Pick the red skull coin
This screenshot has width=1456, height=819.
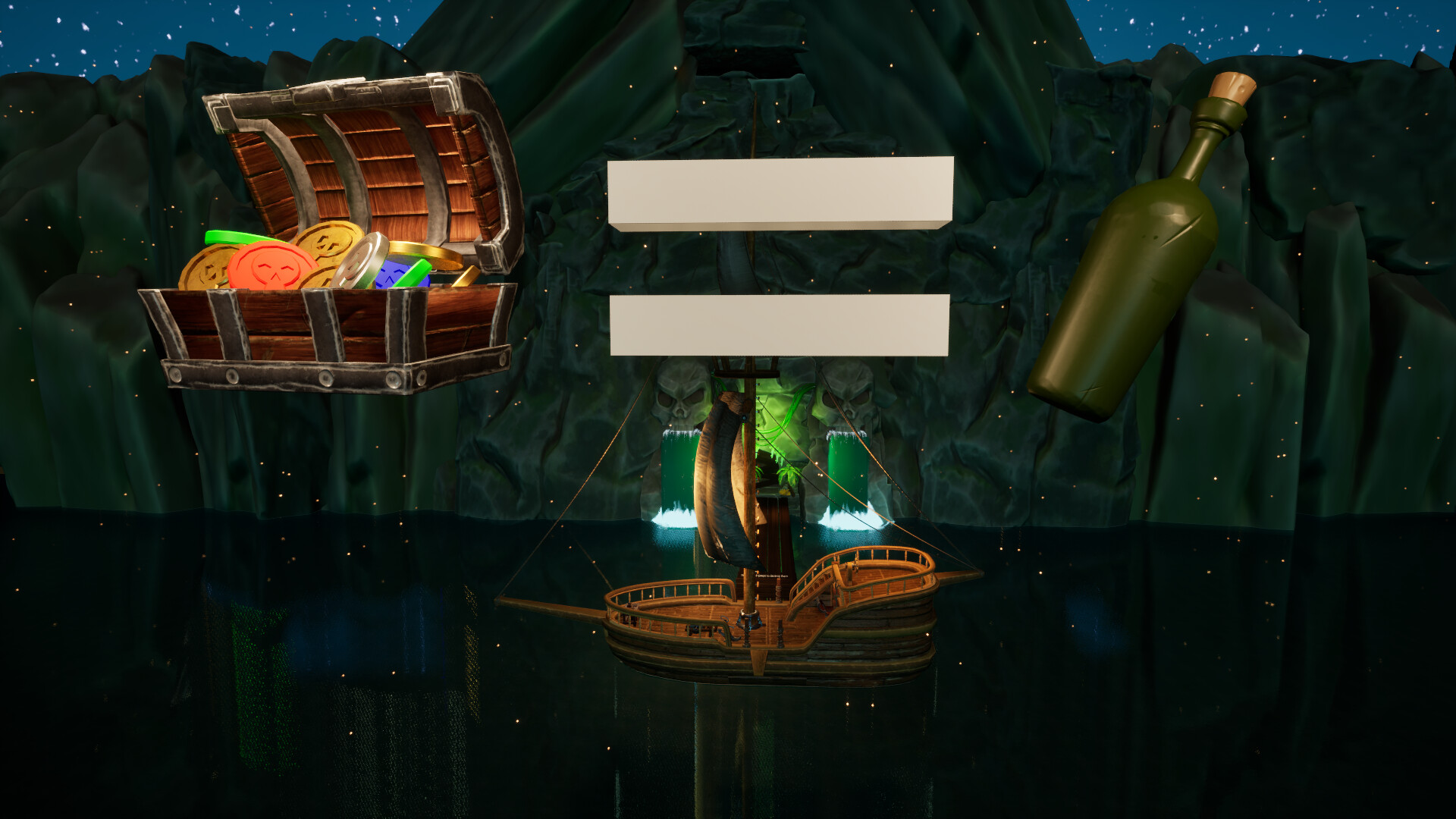coord(270,264)
